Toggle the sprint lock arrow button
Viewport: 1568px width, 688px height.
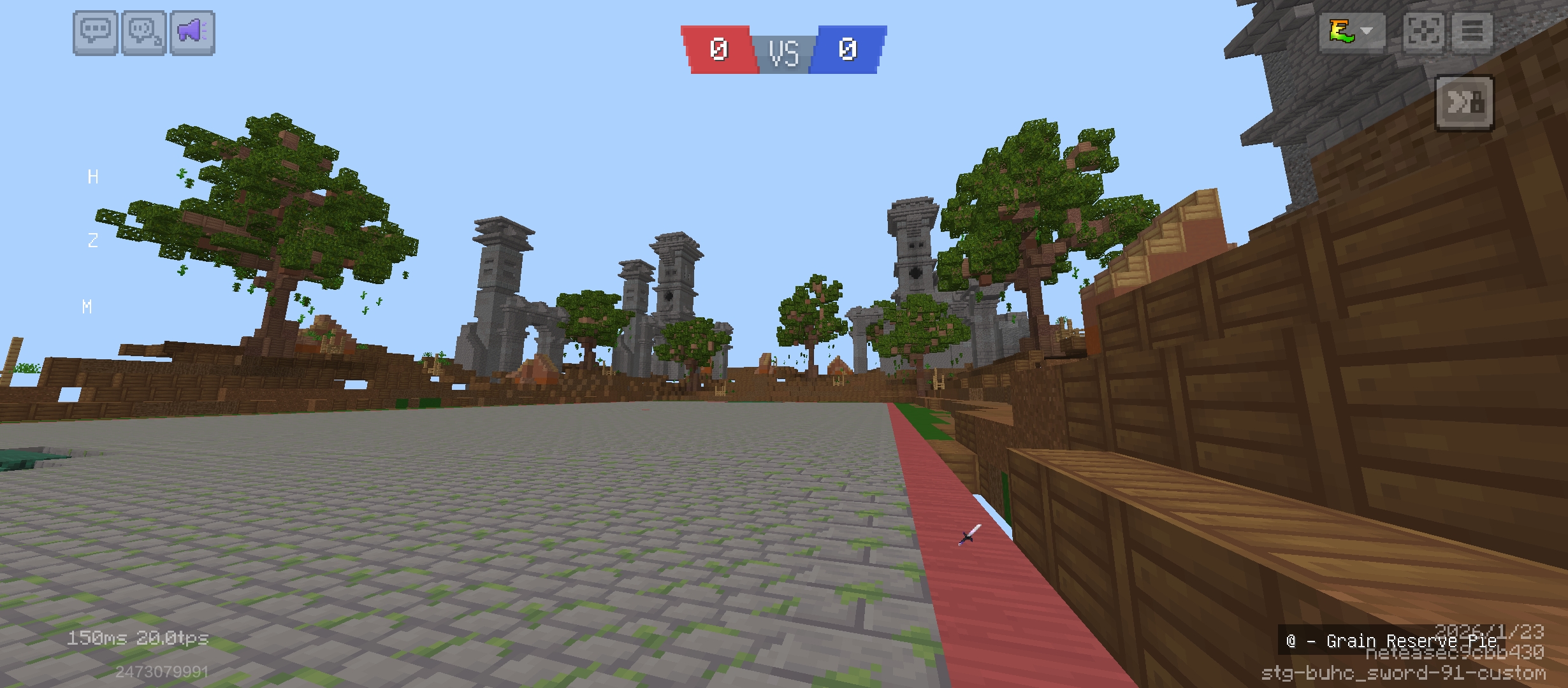[x=1465, y=103]
